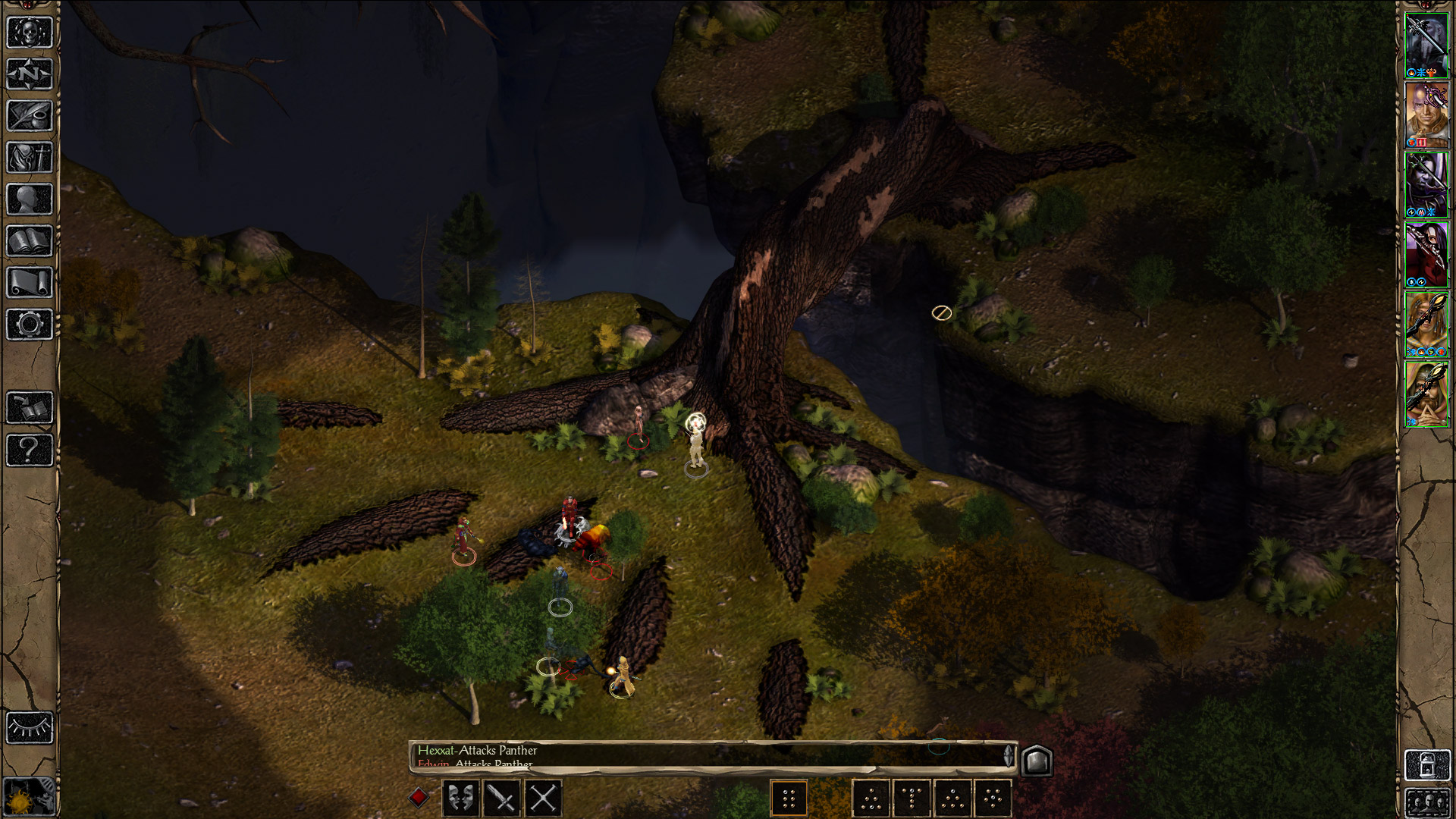Viewport: 1456px width, 819px height.
Task: Open the area map with the compass button
Action: 30,74
